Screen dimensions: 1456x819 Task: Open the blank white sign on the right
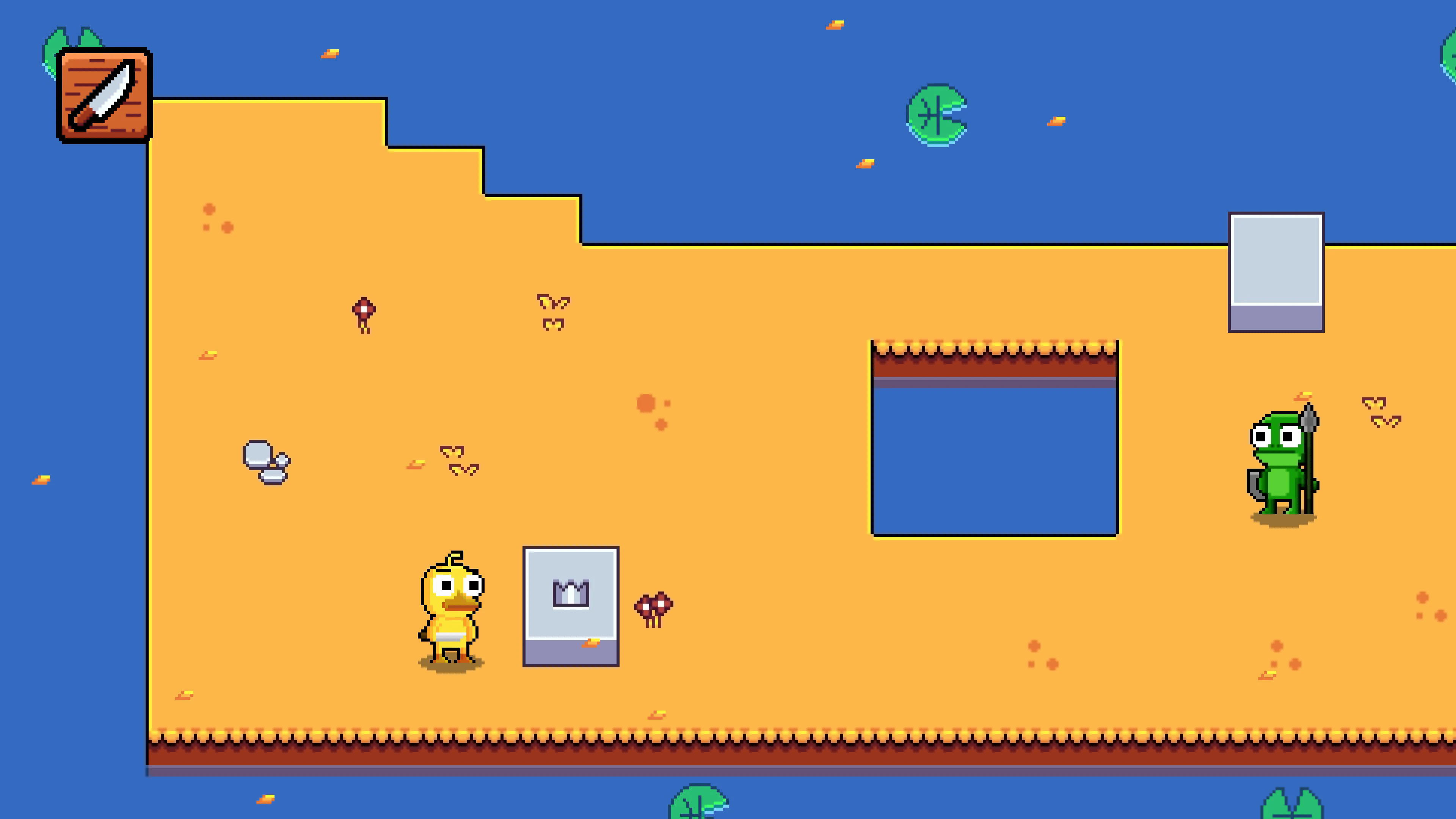coord(1276,271)
